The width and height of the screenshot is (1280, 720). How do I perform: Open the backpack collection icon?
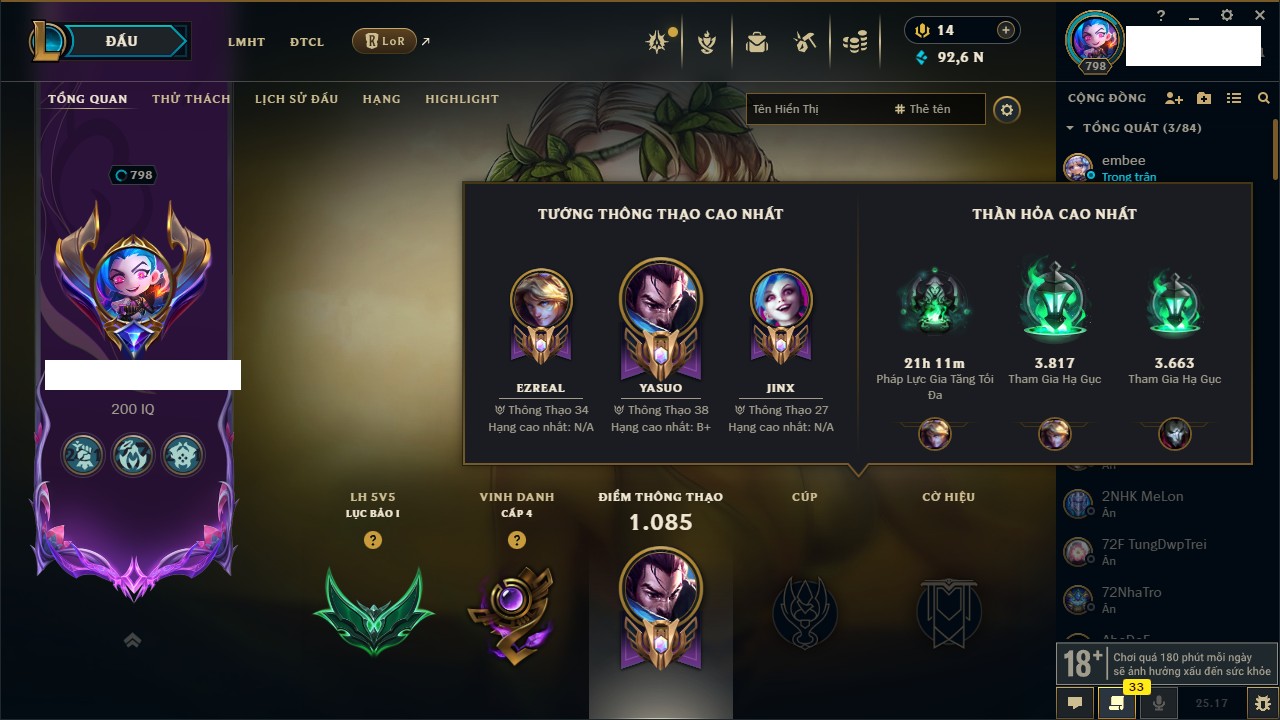pyautogui.click(x=757, y=42)
